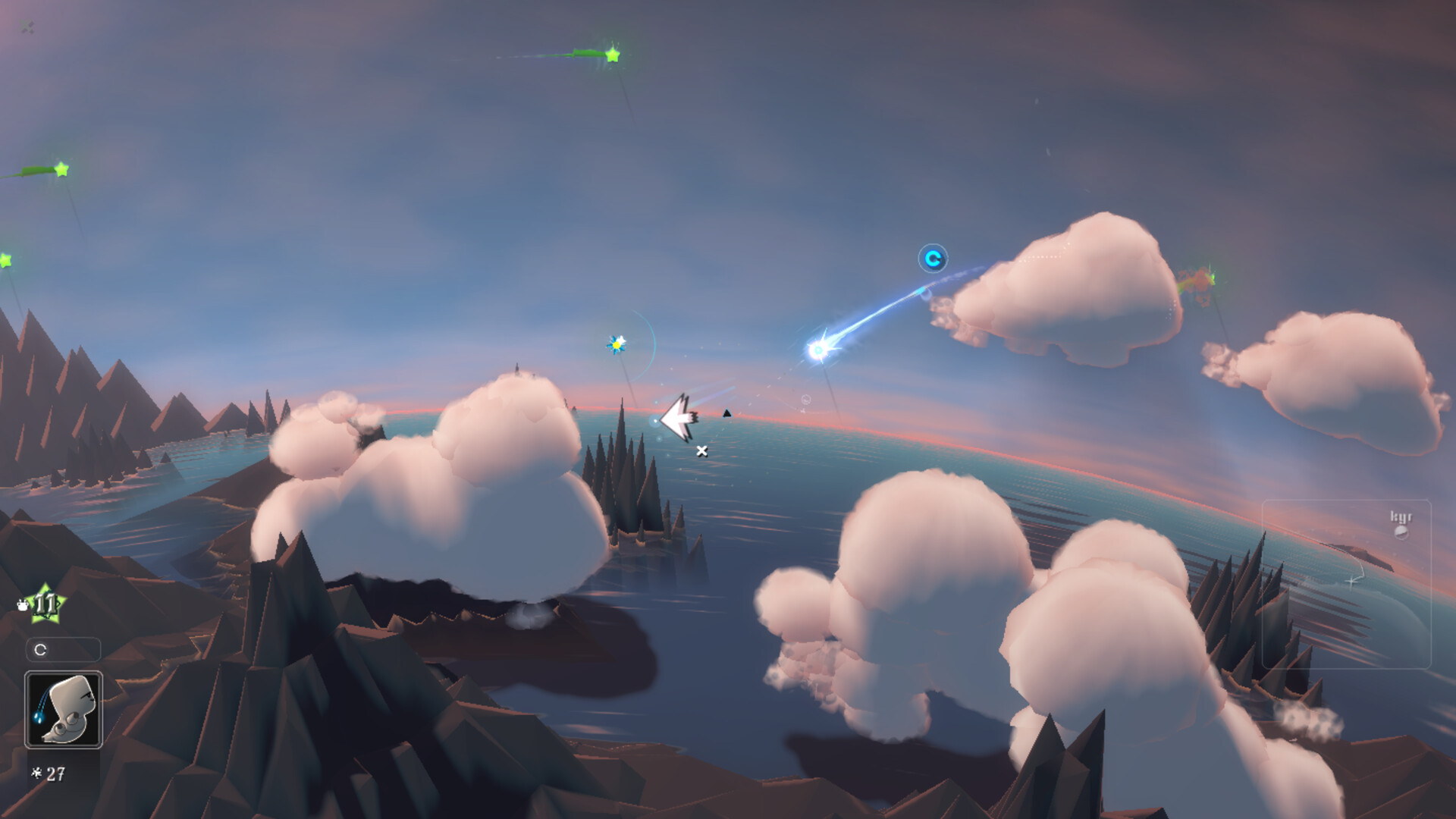Select the kyr label on the minimap
1456x819 pixels.
(x=1401, y=516)
